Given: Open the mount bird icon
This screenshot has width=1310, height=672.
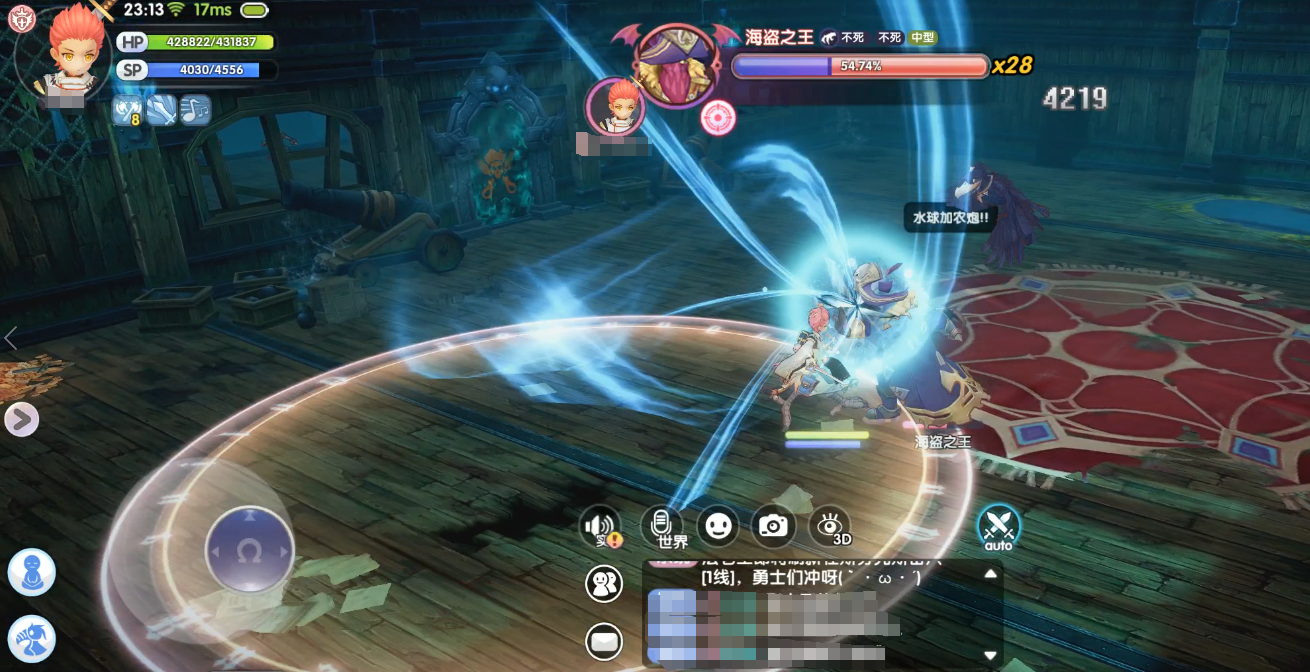Looking at the screenshot, I should pos(31,638).
